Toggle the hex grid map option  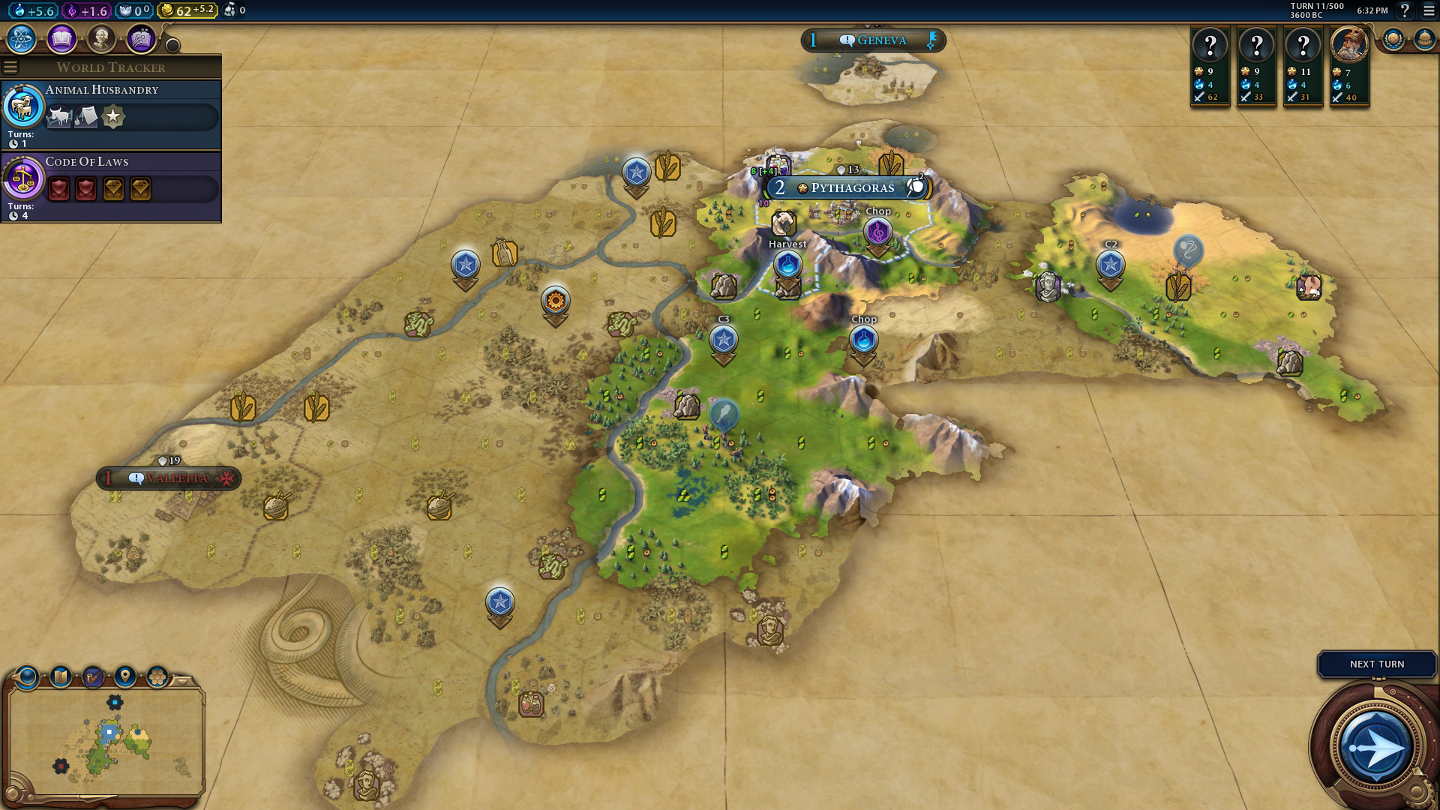point(158,676)
